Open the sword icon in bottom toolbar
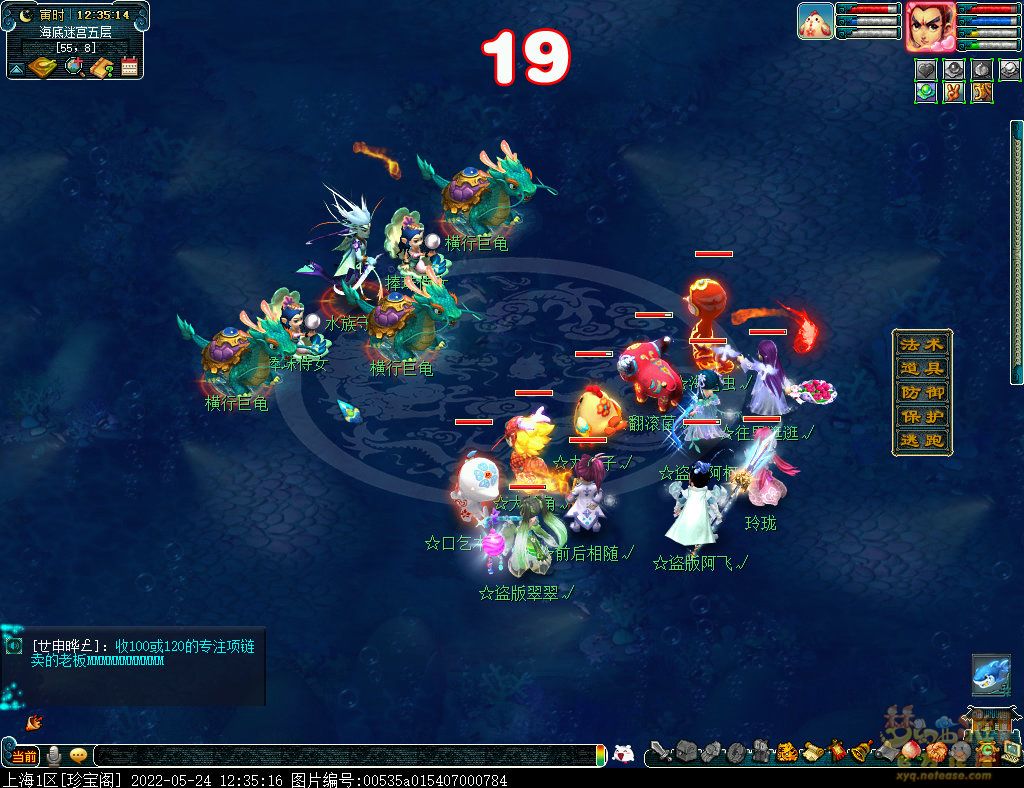Viewport: 1024px width, 788px height. tap(659, 751)
